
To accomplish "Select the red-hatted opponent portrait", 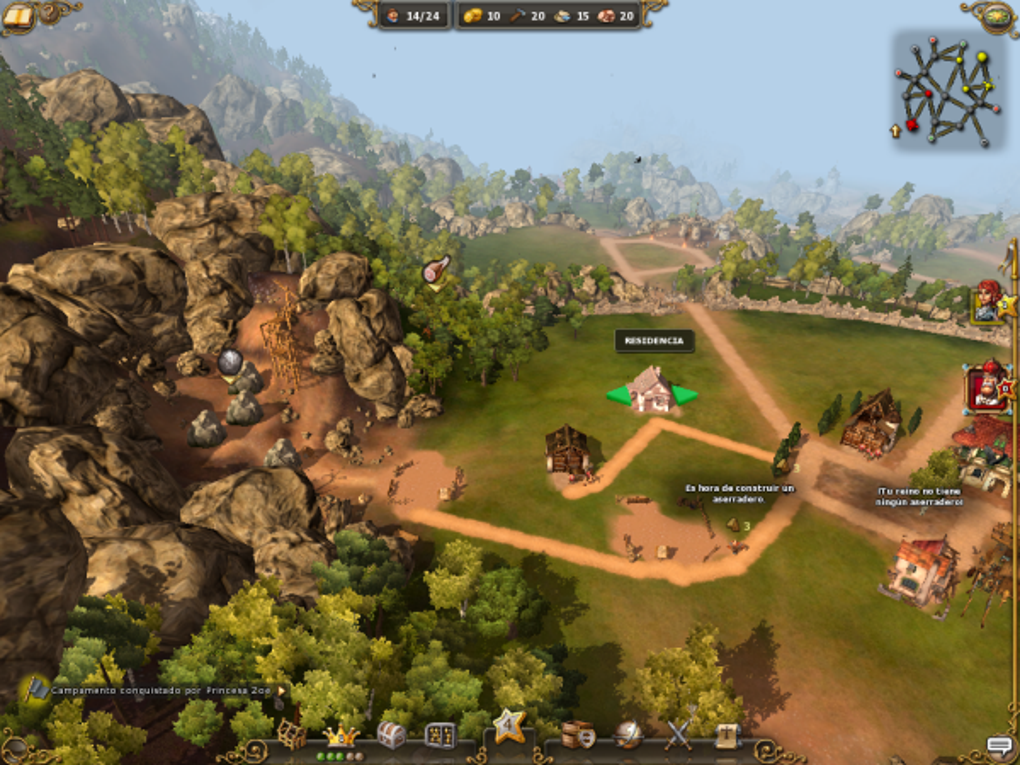I will click(x=988, y=387).
